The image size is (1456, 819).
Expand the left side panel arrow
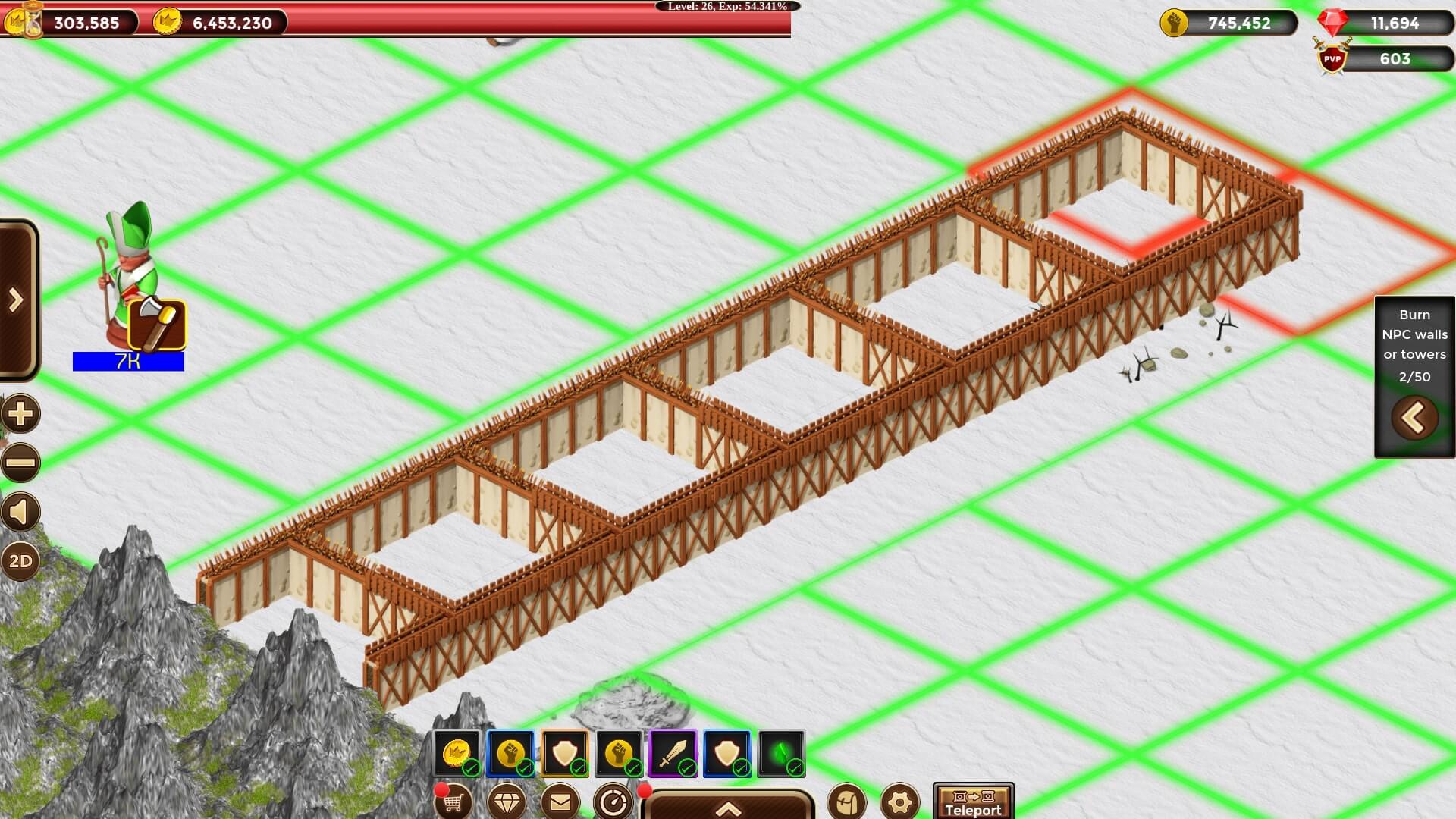pos(16,301)
